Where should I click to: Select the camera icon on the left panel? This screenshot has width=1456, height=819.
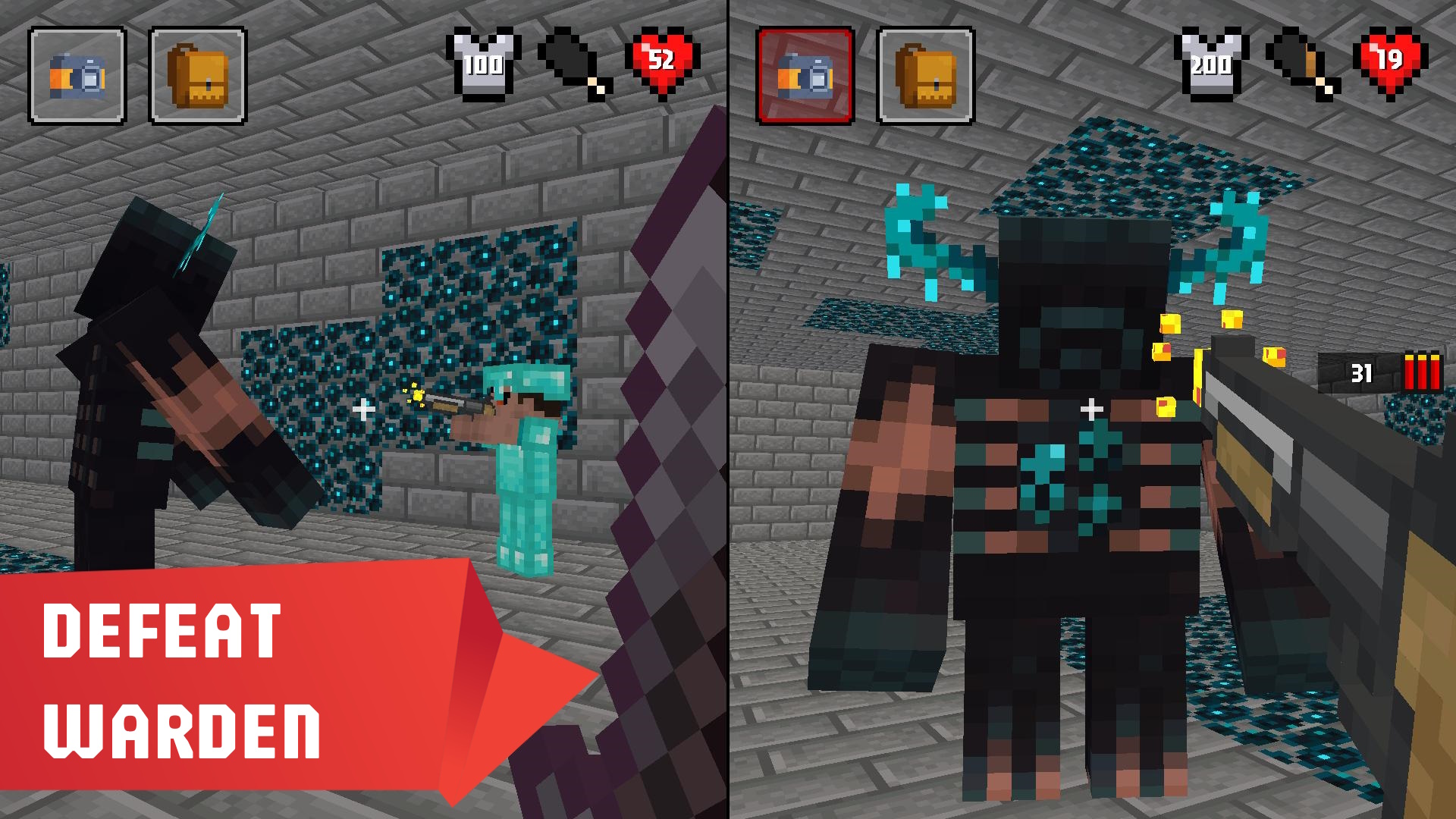(76, 74)
